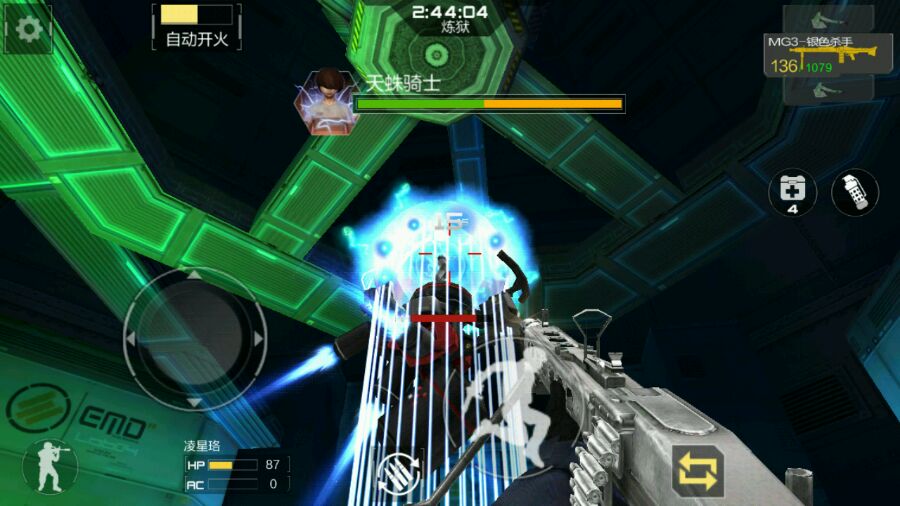Use the medkit item
Screen dimensions: 900x506
click(x=792, y=191)
